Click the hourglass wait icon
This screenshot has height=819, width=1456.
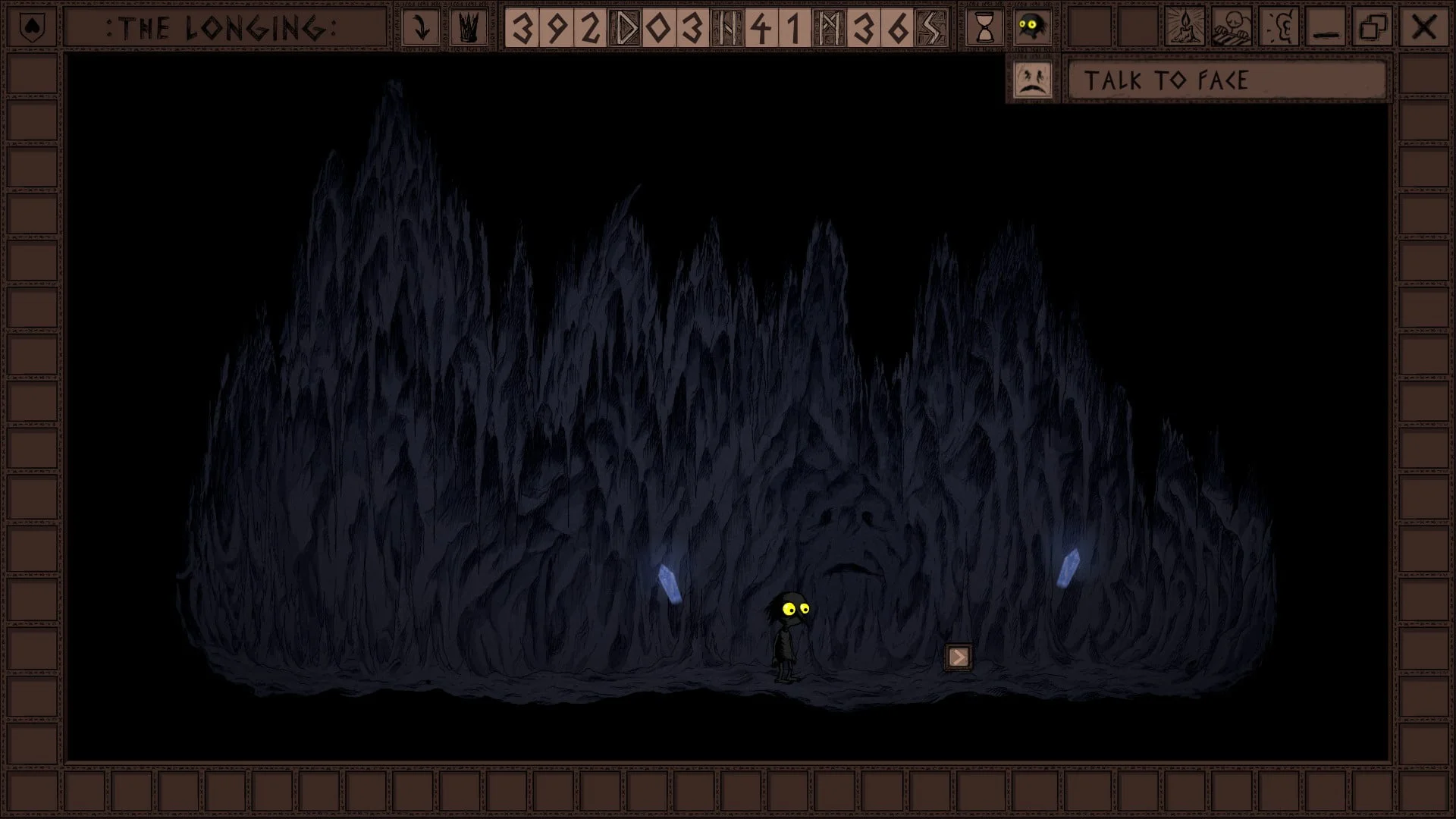click(984, 29)
